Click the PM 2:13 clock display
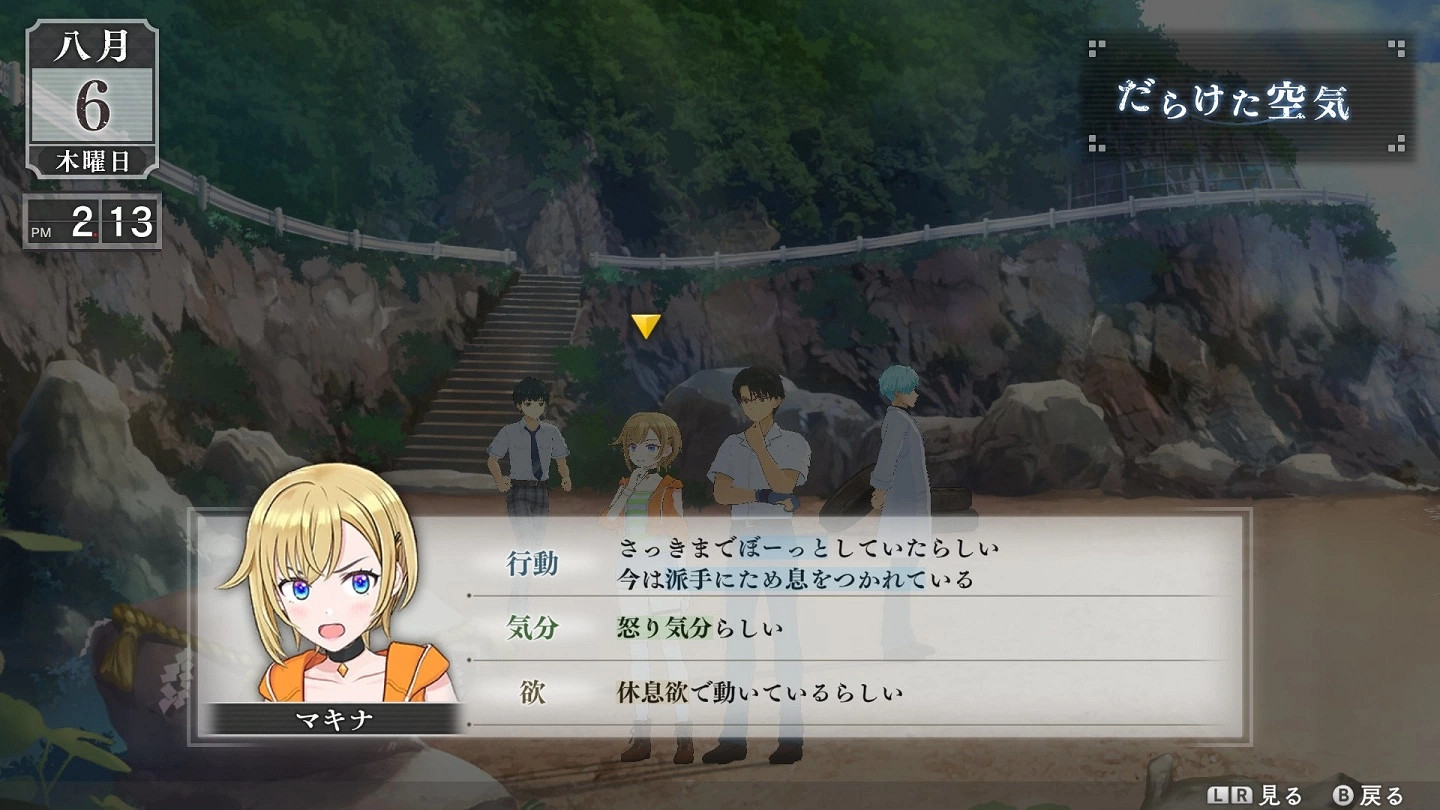The image size is (1440, 810). (92, 224)
